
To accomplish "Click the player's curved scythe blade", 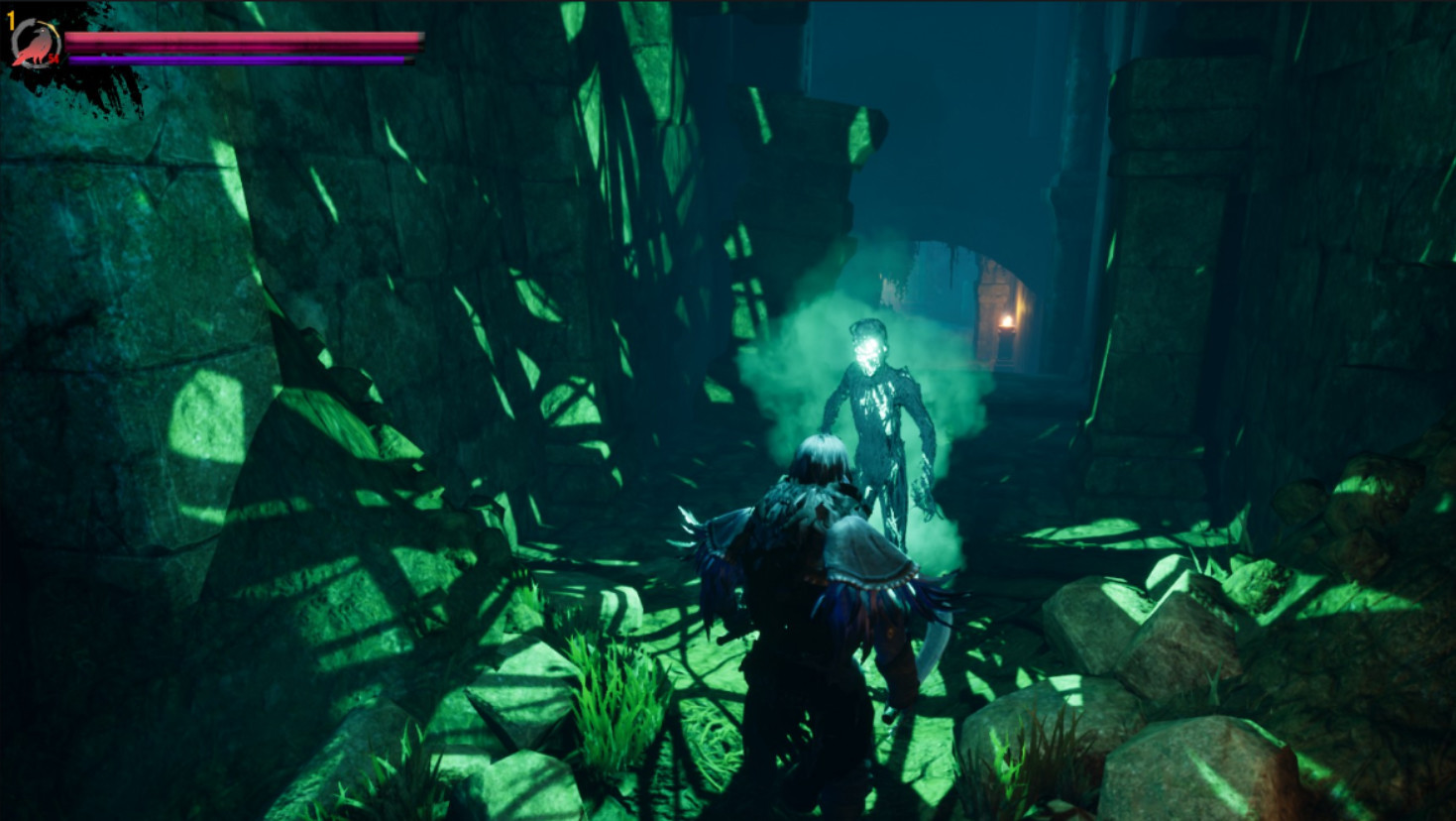I will click(937, 635).
